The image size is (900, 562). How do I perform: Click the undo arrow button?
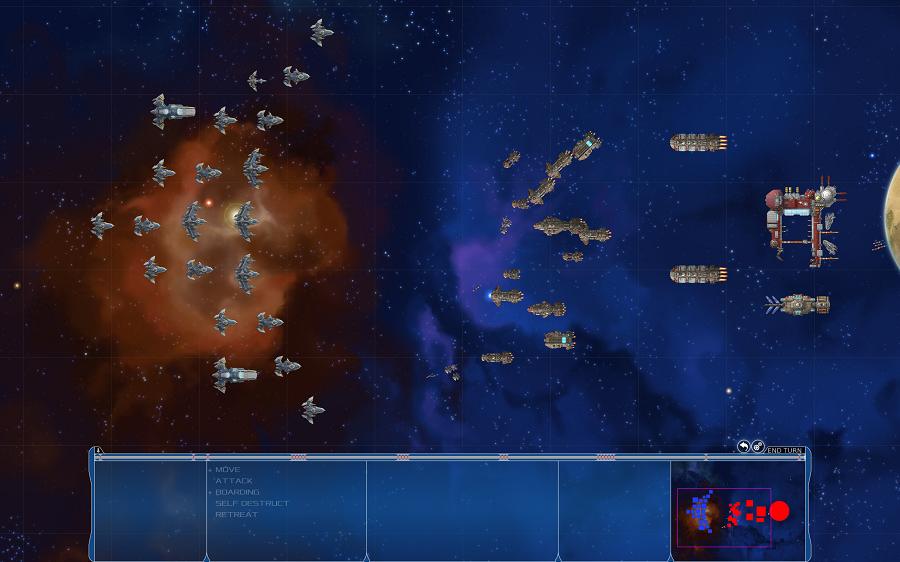pos(743,446)
